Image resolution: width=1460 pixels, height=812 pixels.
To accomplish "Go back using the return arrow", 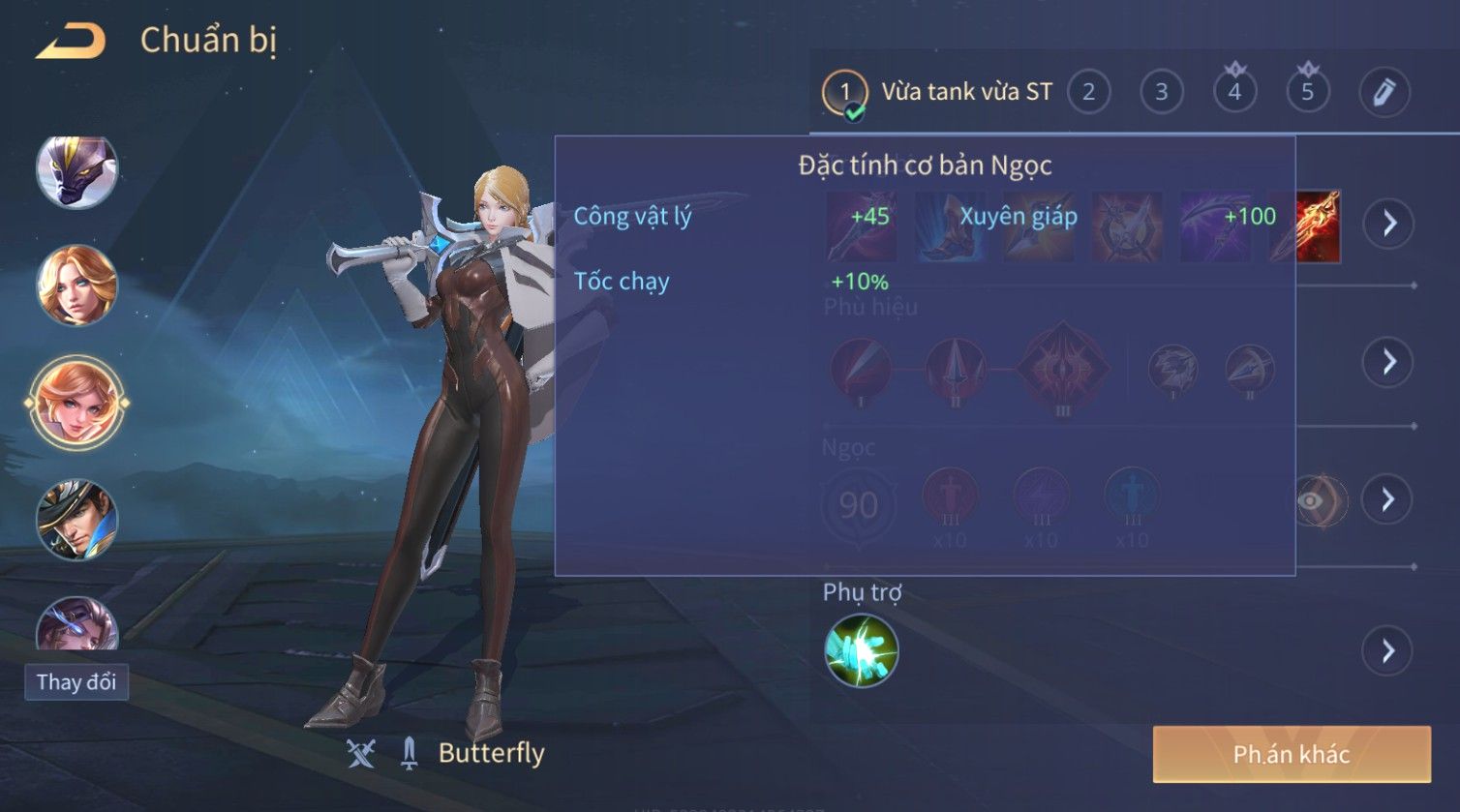I will pos(71,42).
